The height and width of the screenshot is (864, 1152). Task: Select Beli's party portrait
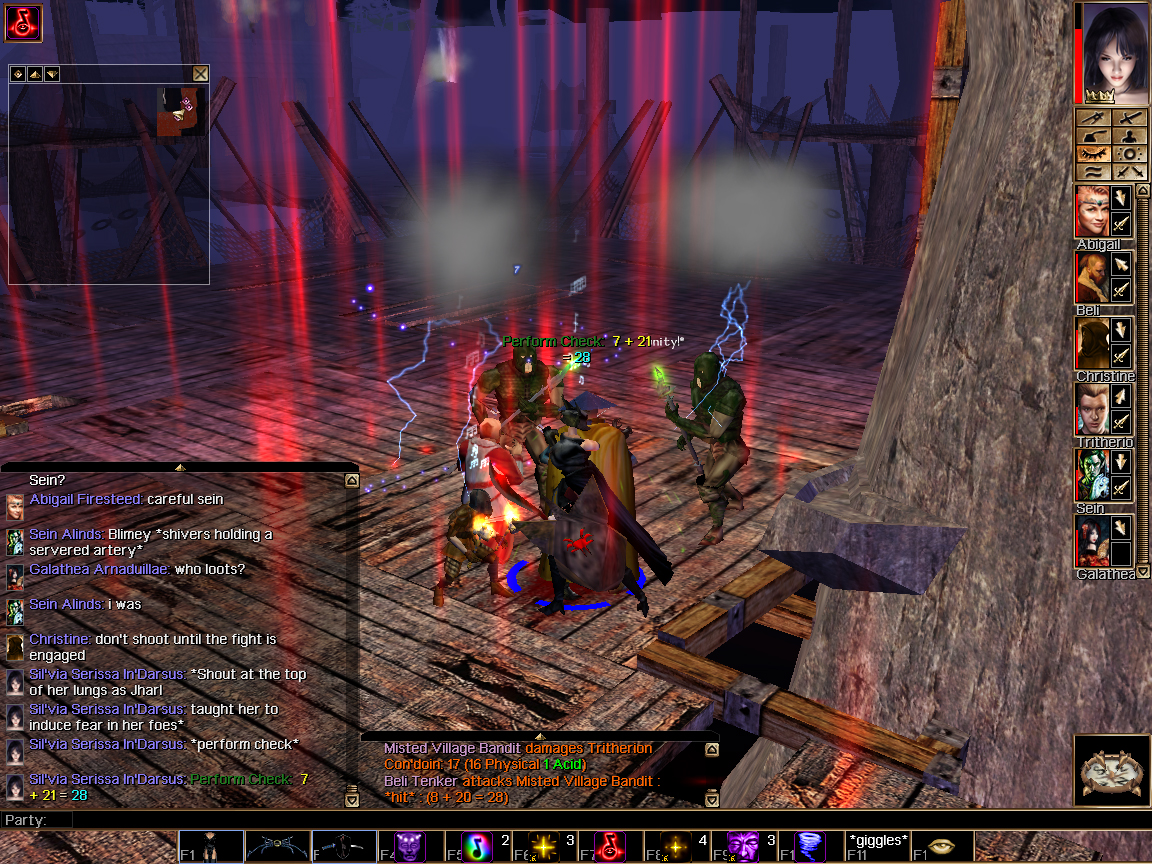point(1091,277)
